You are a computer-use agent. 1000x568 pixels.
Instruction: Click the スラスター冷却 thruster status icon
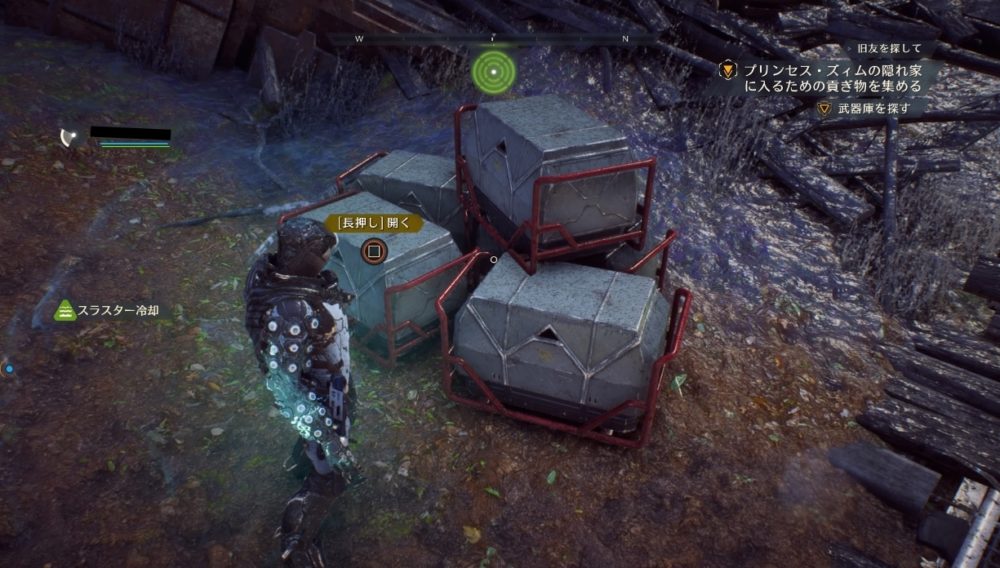[x=64, y=311]
